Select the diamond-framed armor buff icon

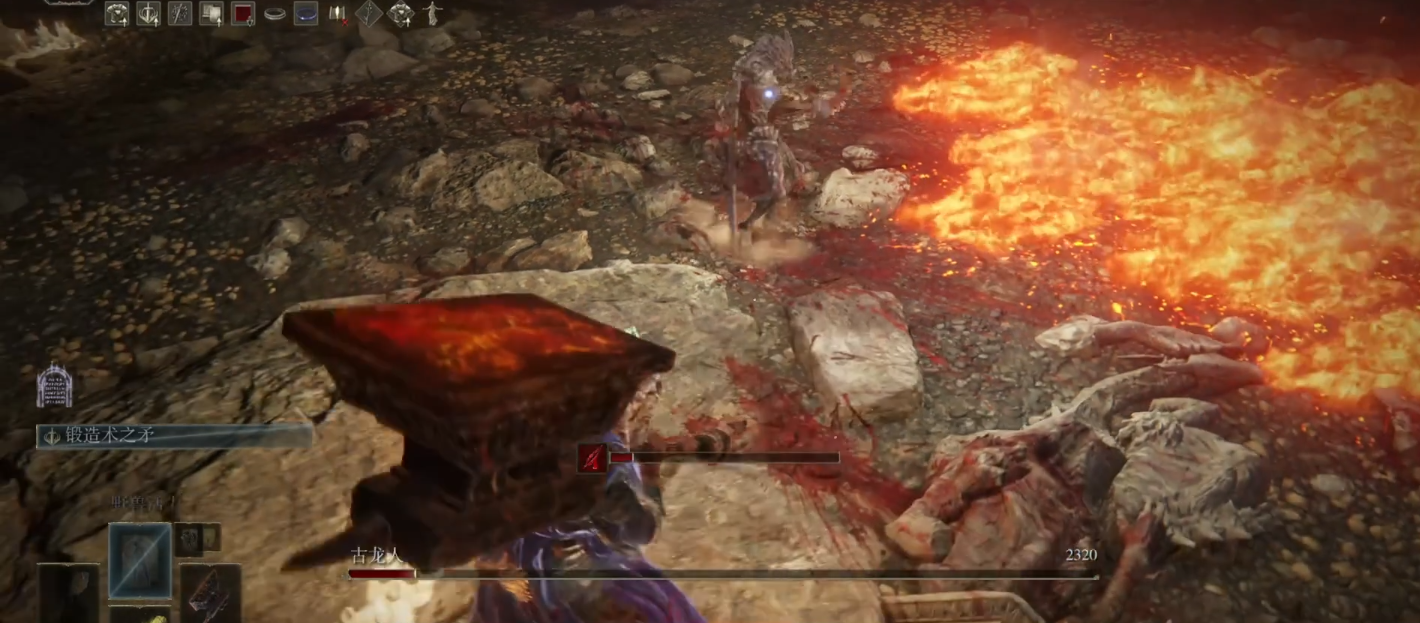click(x=401, y=14)
